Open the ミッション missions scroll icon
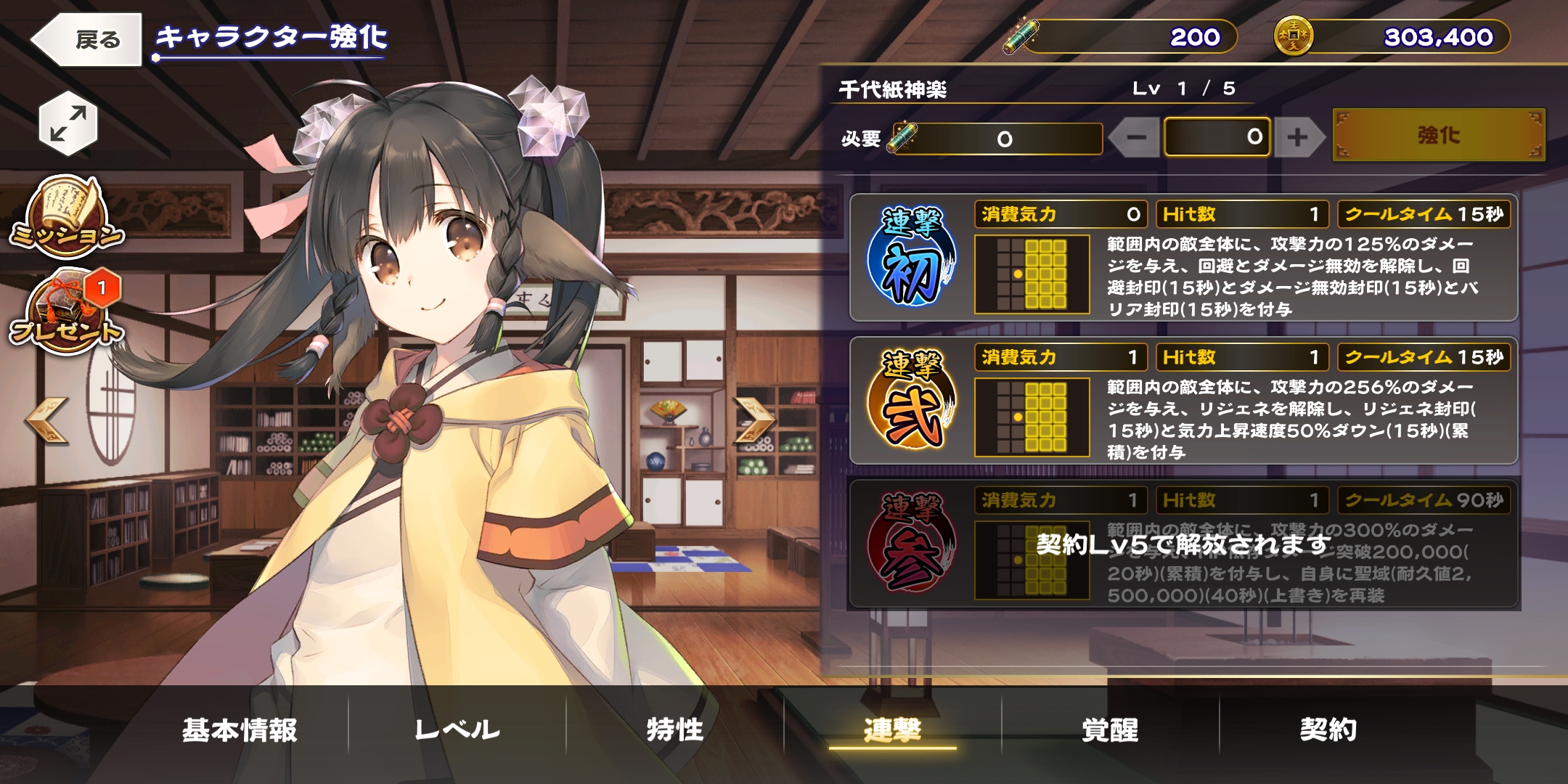Screen dimensions: 1568x784 pos(67,216)
